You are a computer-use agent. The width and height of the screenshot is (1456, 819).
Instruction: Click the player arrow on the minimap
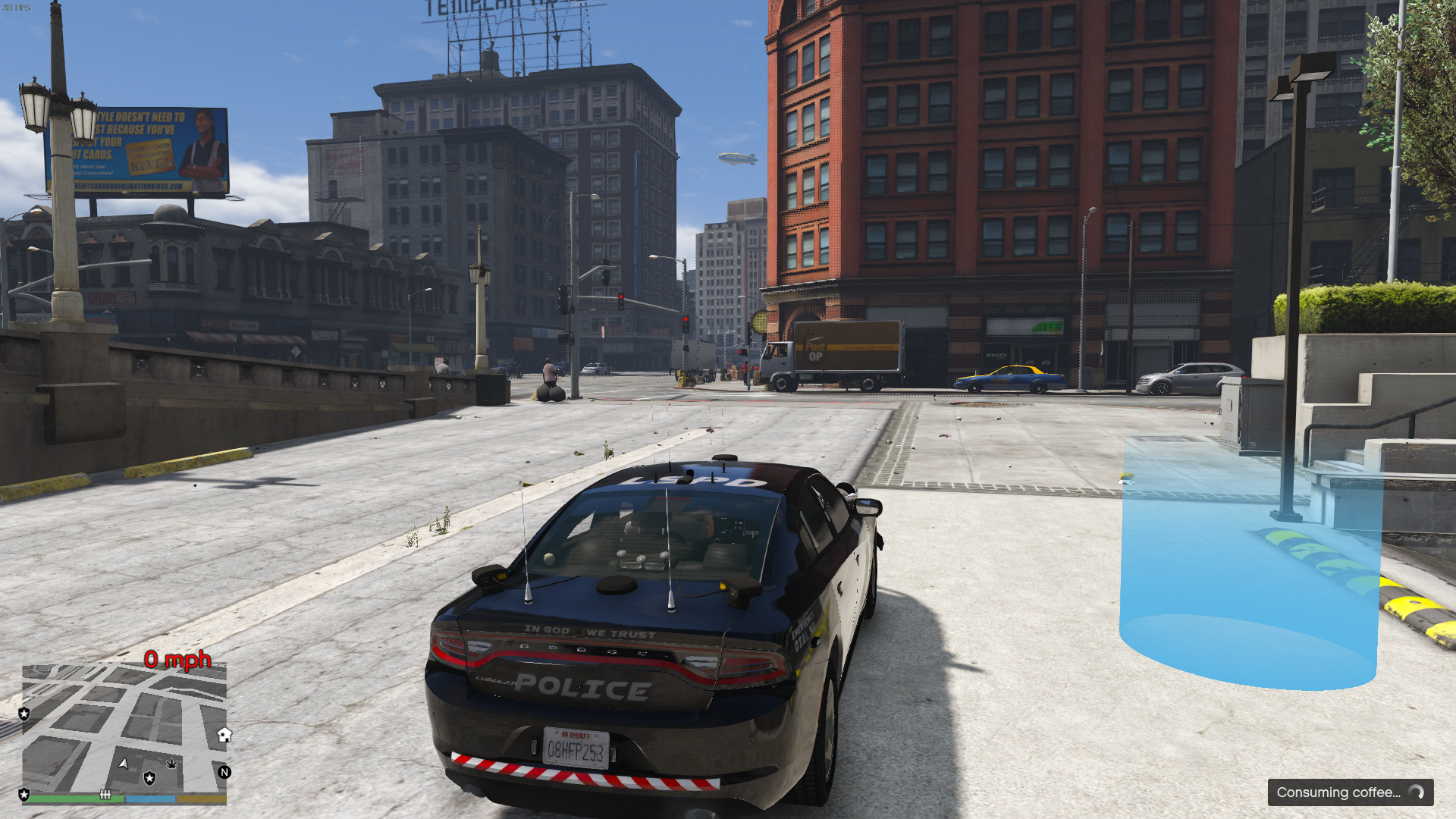124,763
